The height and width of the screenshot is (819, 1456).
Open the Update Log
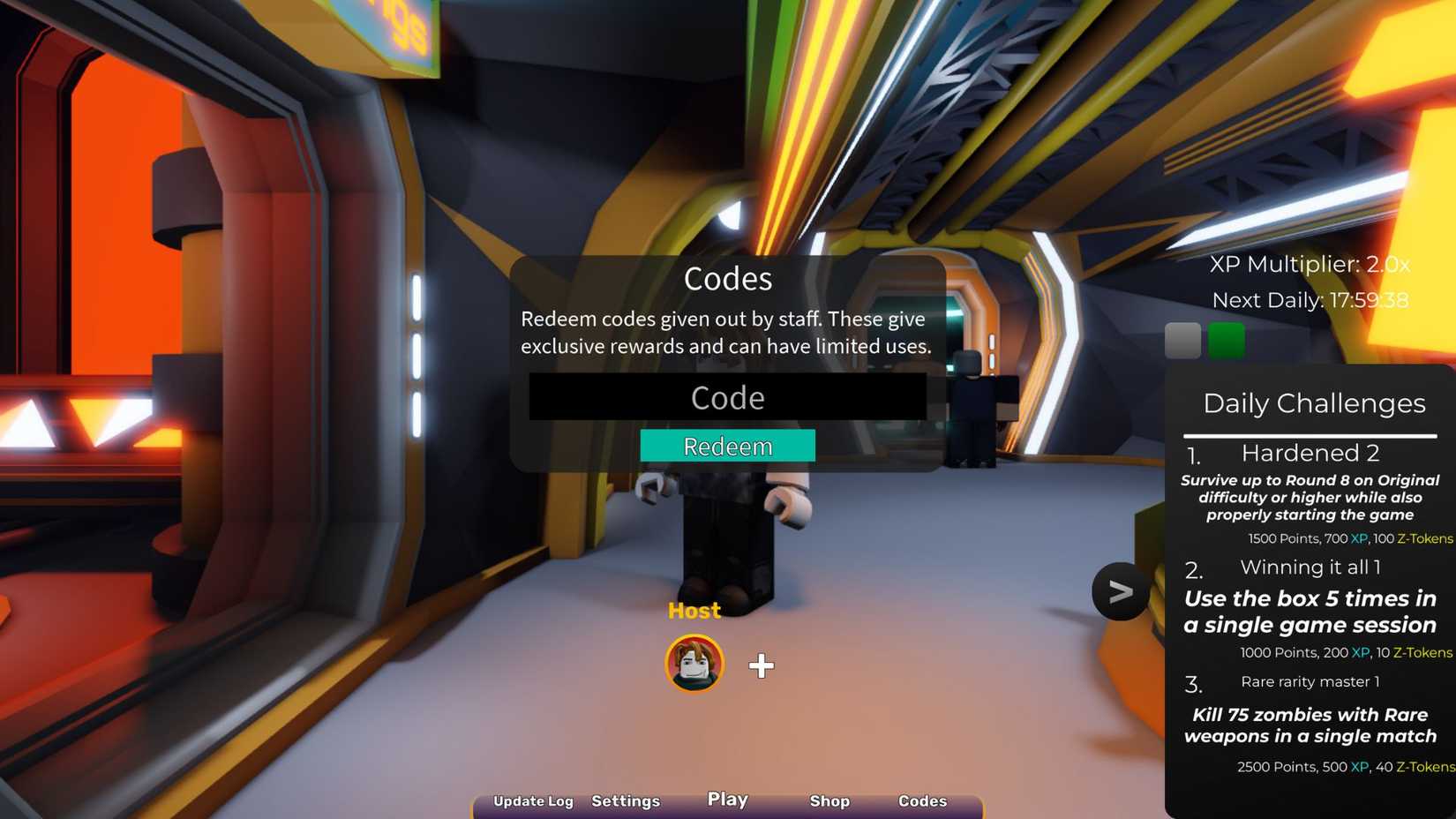533,802
